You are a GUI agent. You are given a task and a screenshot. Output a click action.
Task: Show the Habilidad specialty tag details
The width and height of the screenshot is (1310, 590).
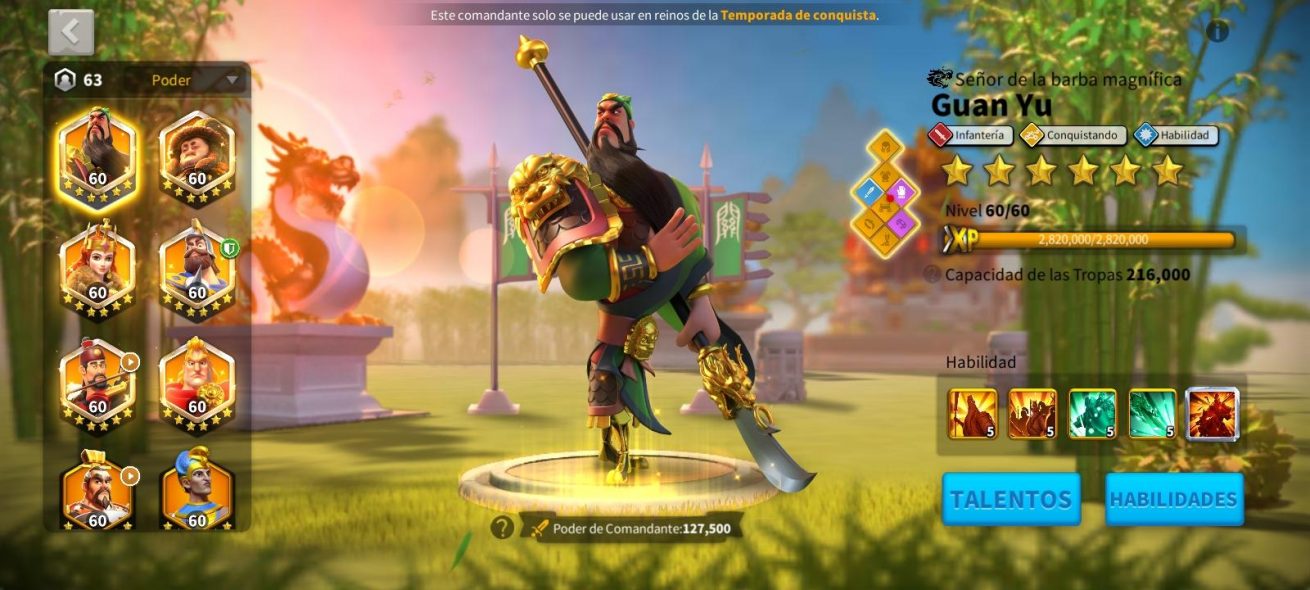coord(1176,135)
